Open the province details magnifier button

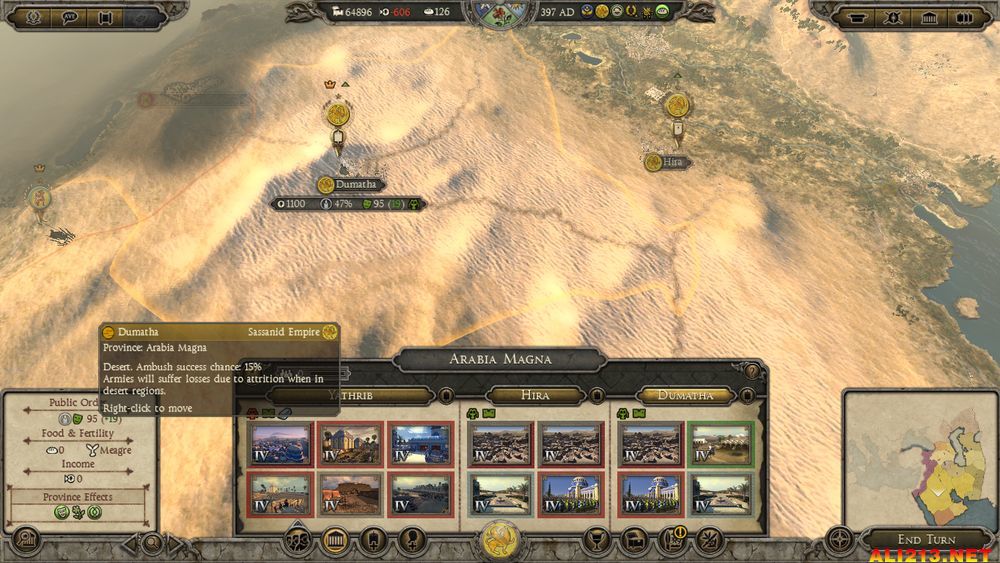(x=24, y=540)
